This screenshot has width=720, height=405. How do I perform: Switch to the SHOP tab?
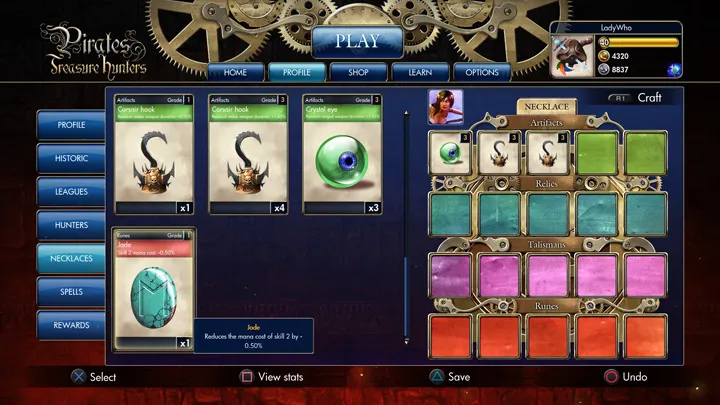point(357,72)
